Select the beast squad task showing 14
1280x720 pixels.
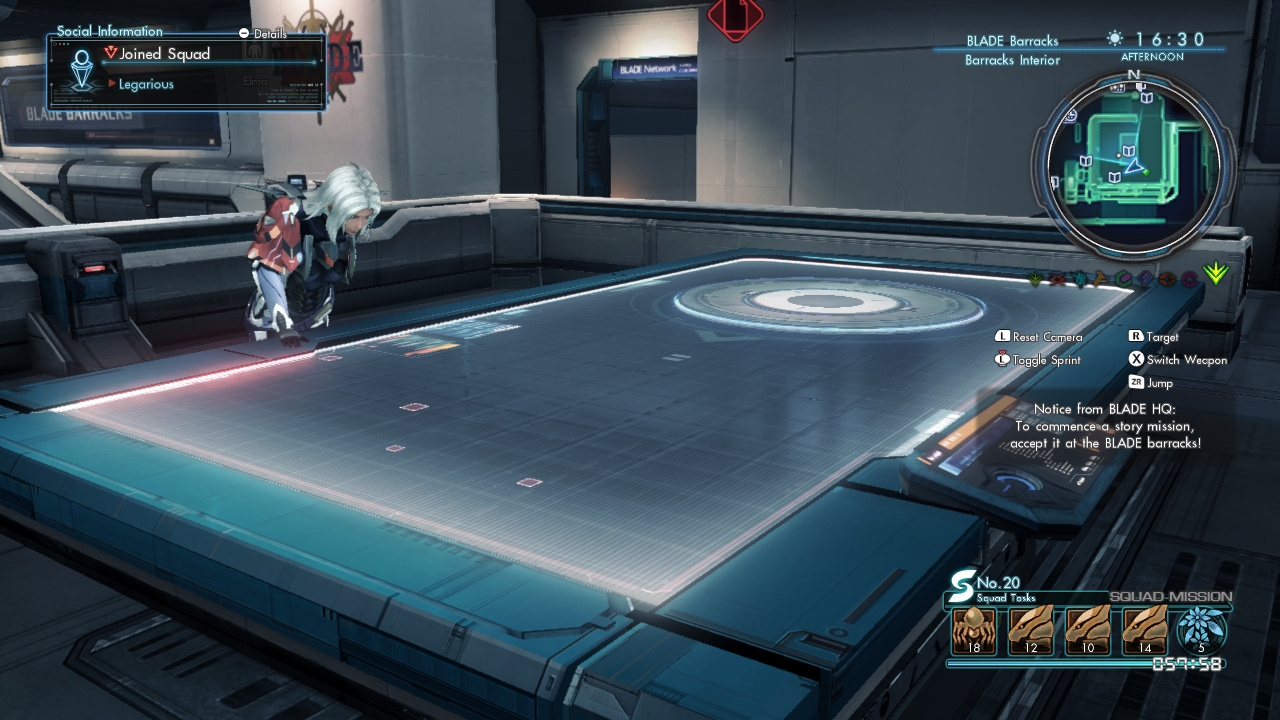point(1145,630)
